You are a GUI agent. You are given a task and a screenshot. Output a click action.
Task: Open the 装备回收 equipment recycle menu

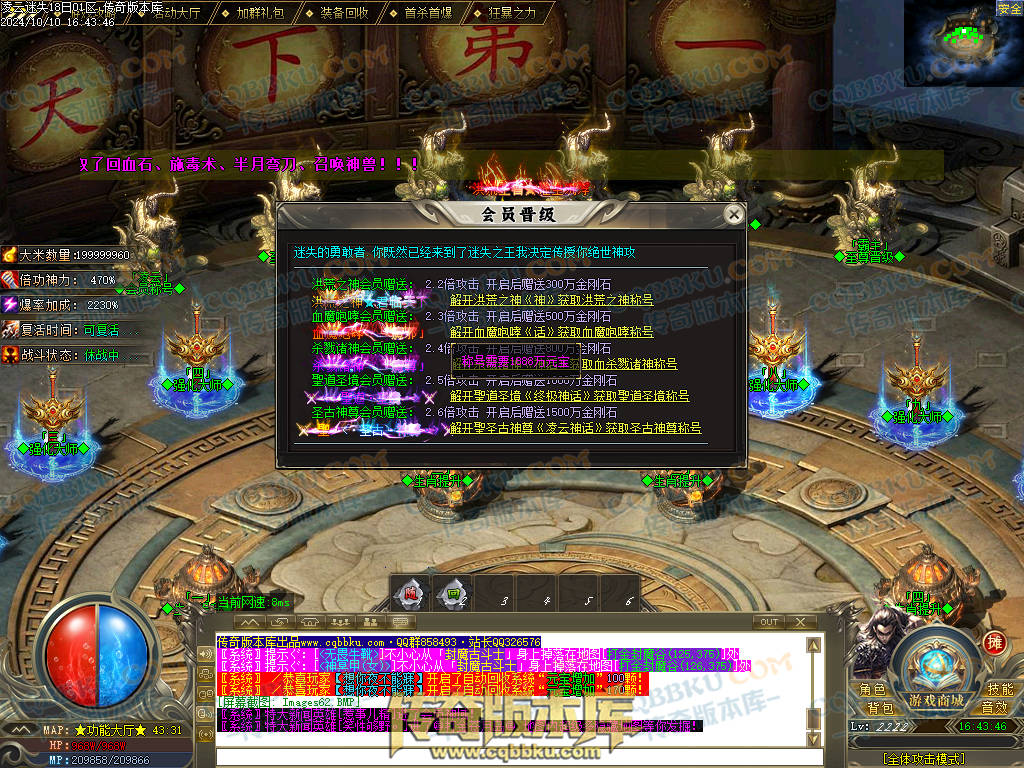point(345,13)
